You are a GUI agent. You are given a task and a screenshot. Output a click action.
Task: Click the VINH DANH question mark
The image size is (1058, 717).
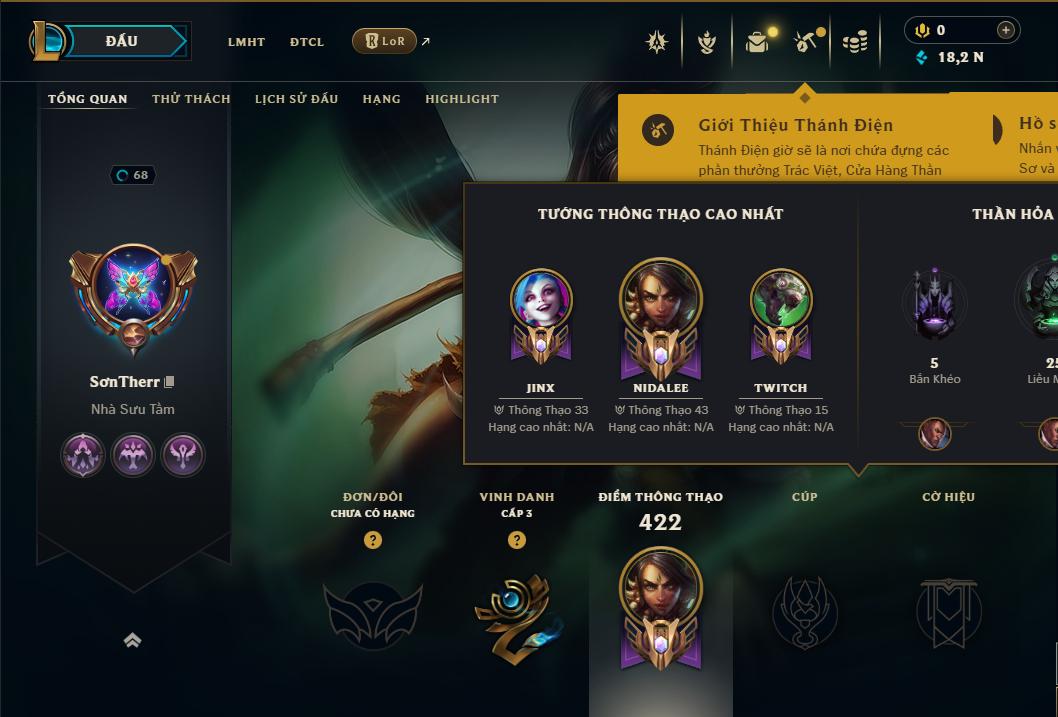517,540
